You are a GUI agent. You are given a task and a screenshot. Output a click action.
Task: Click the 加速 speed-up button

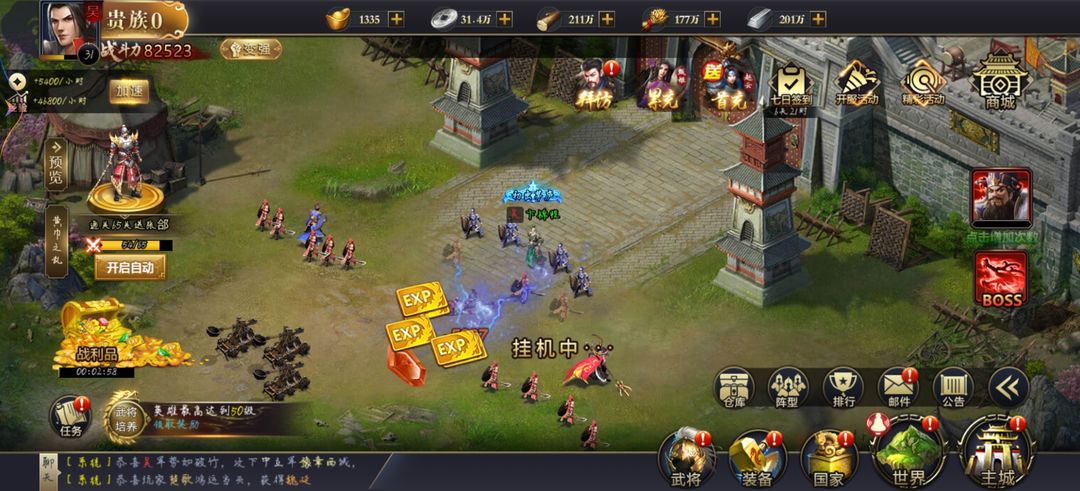click(x=129, y=90)
